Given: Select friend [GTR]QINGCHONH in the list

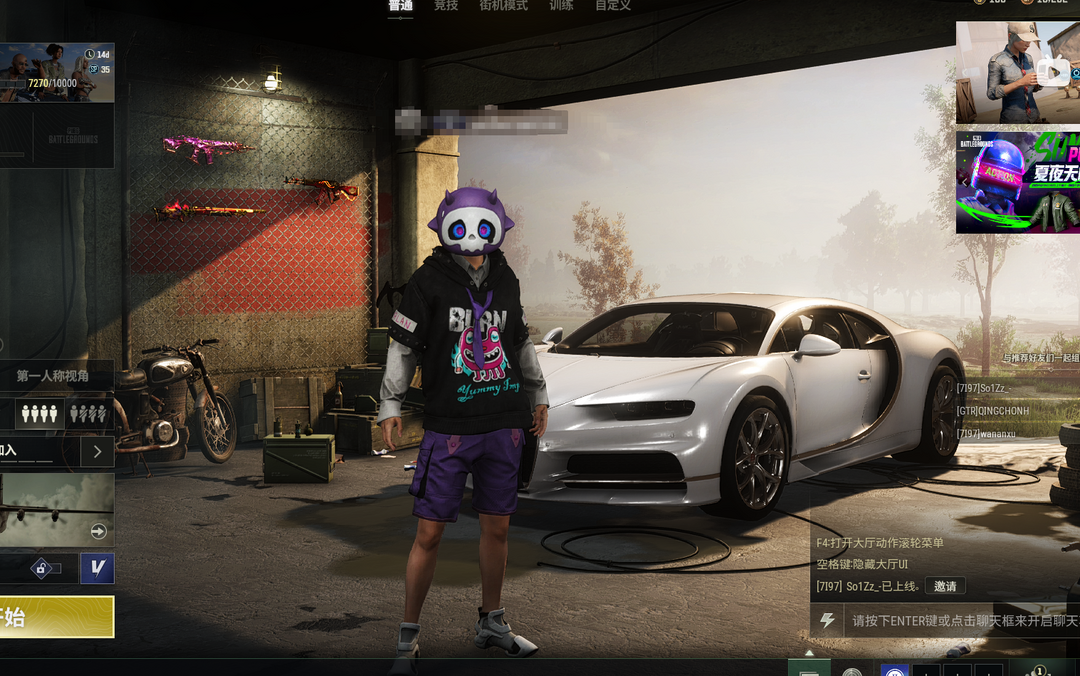Looking at the screenshot, I should (x=992, y=411).
